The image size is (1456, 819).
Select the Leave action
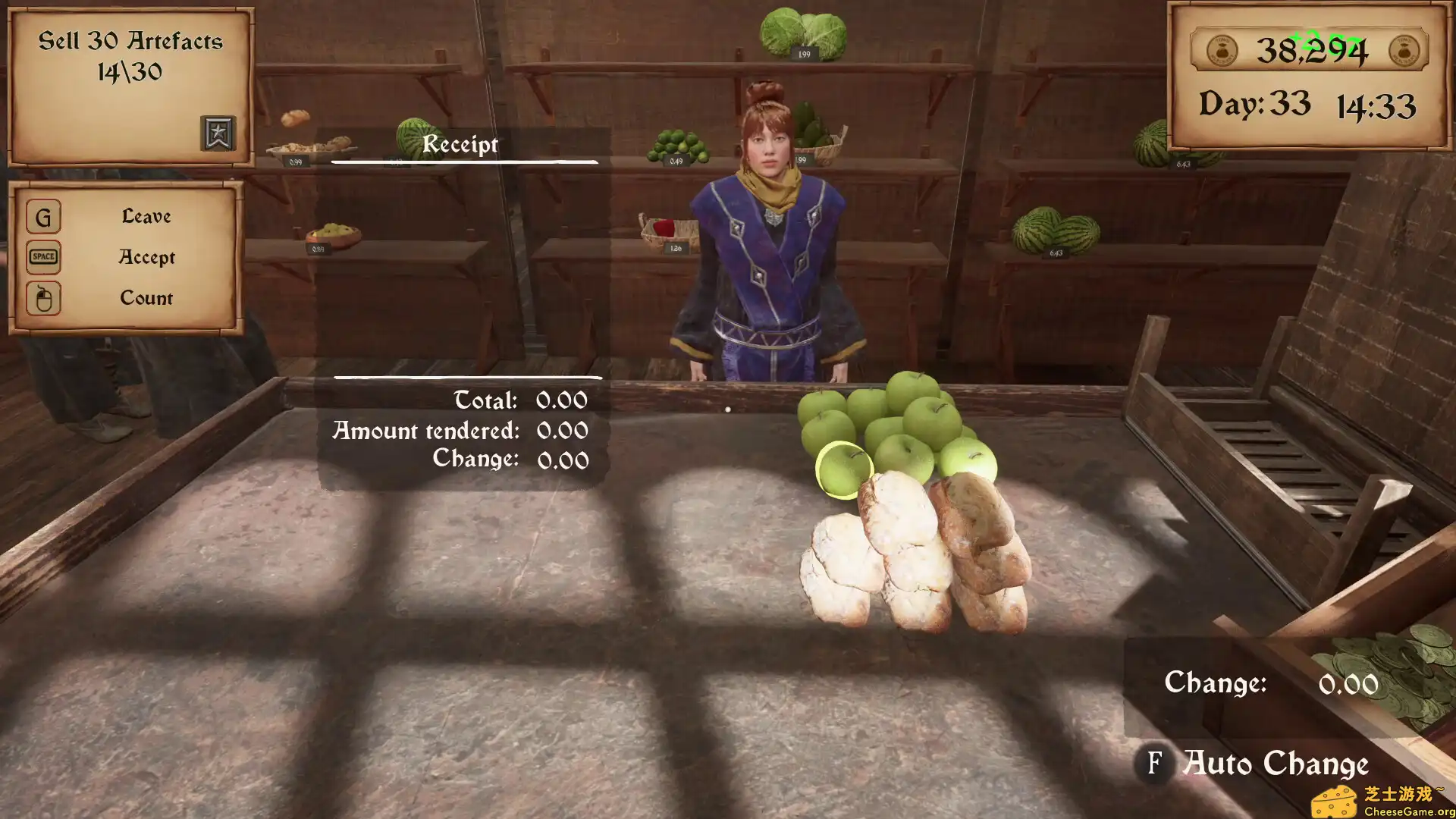click(x=146, y=216)
